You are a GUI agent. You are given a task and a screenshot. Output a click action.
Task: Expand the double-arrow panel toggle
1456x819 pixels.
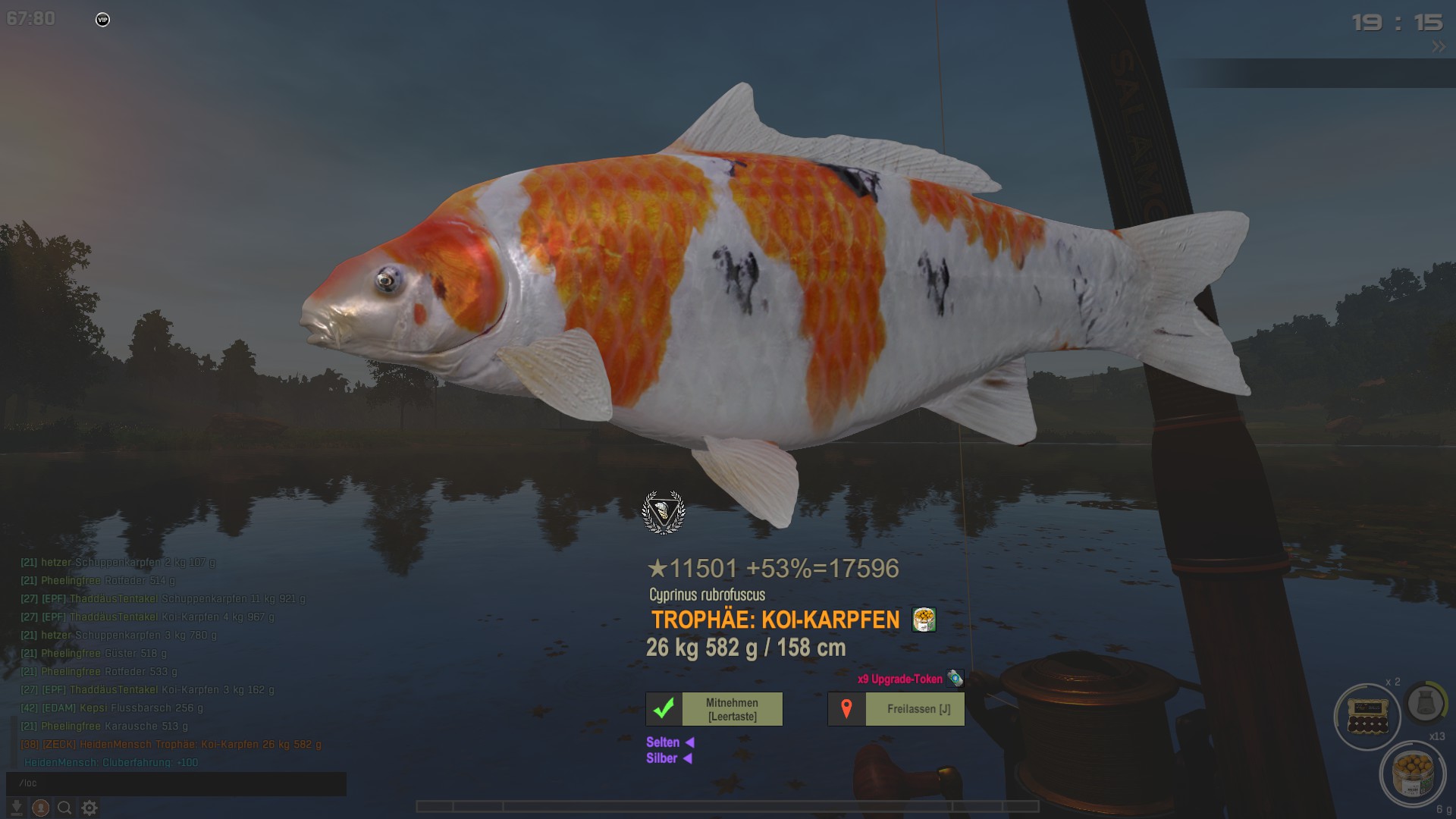pyautogui.click(x=1439, y=47)
